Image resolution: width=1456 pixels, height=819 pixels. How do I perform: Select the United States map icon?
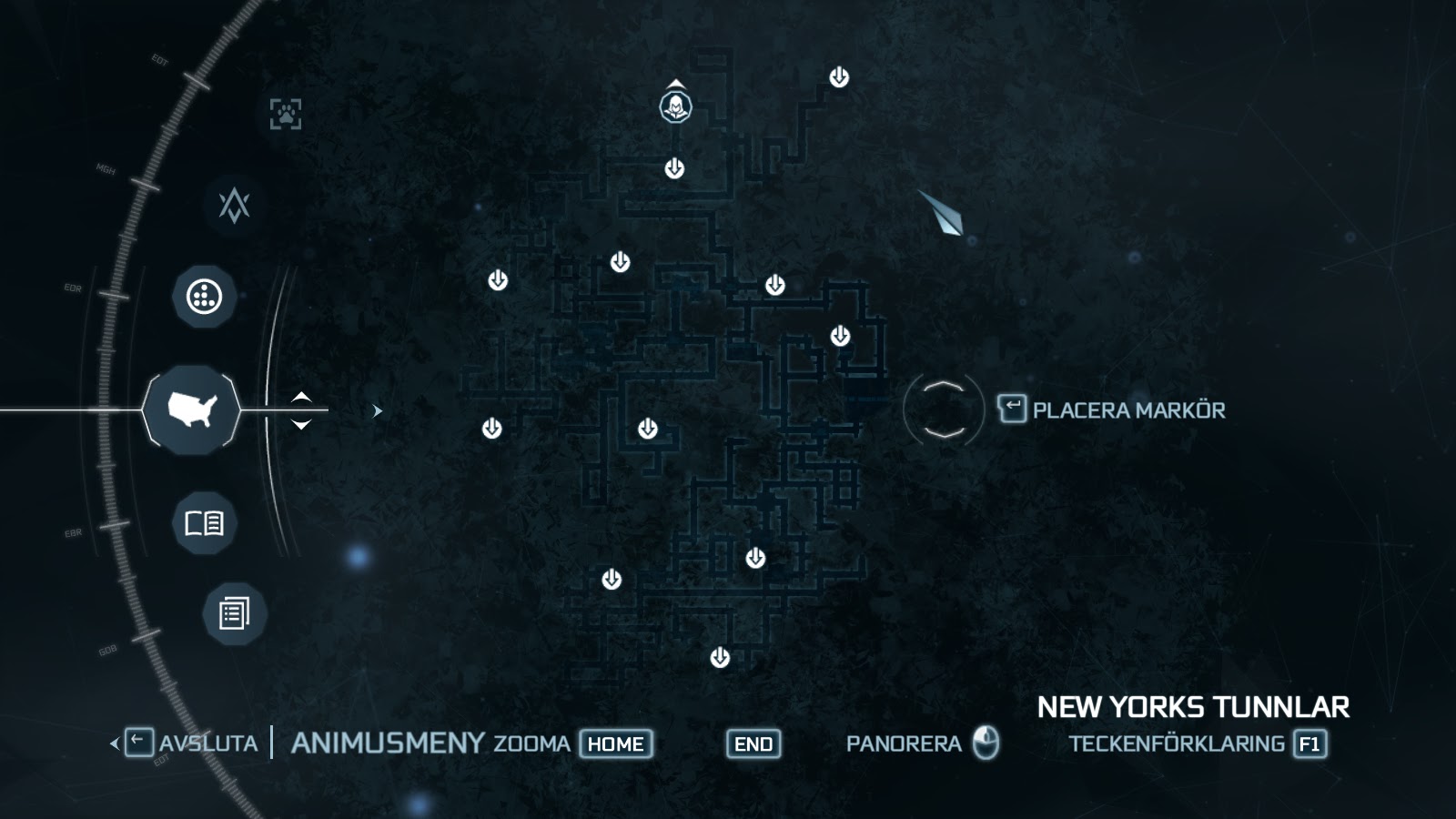(191, 409)
